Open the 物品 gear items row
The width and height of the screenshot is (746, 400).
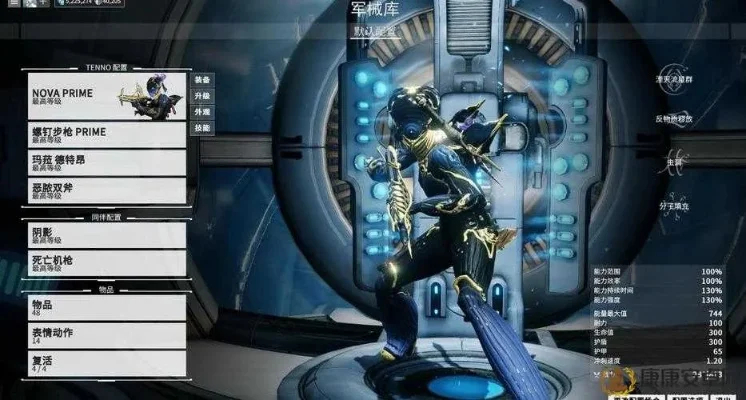pyautogui.click(x=104, y=307)
